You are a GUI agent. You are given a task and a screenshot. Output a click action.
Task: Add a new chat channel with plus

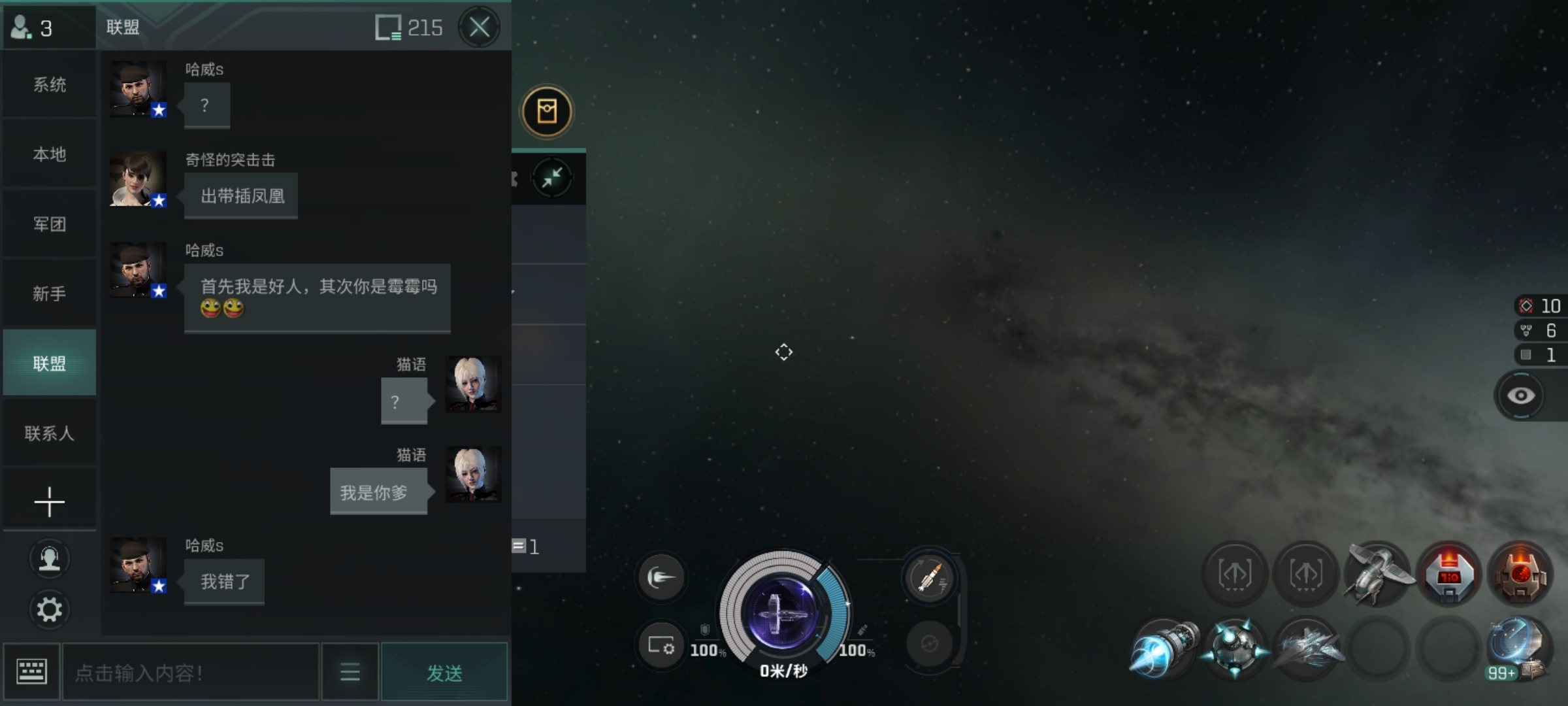point(50,502)
